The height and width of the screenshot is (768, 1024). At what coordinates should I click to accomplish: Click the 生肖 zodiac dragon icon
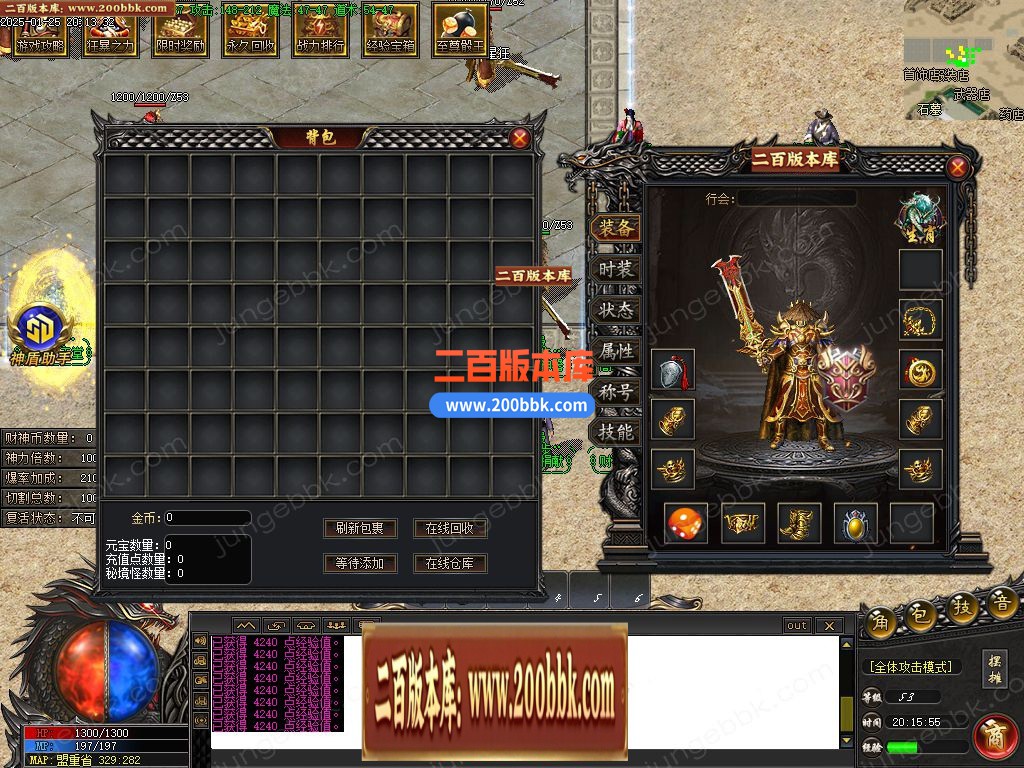pos(919,213)
